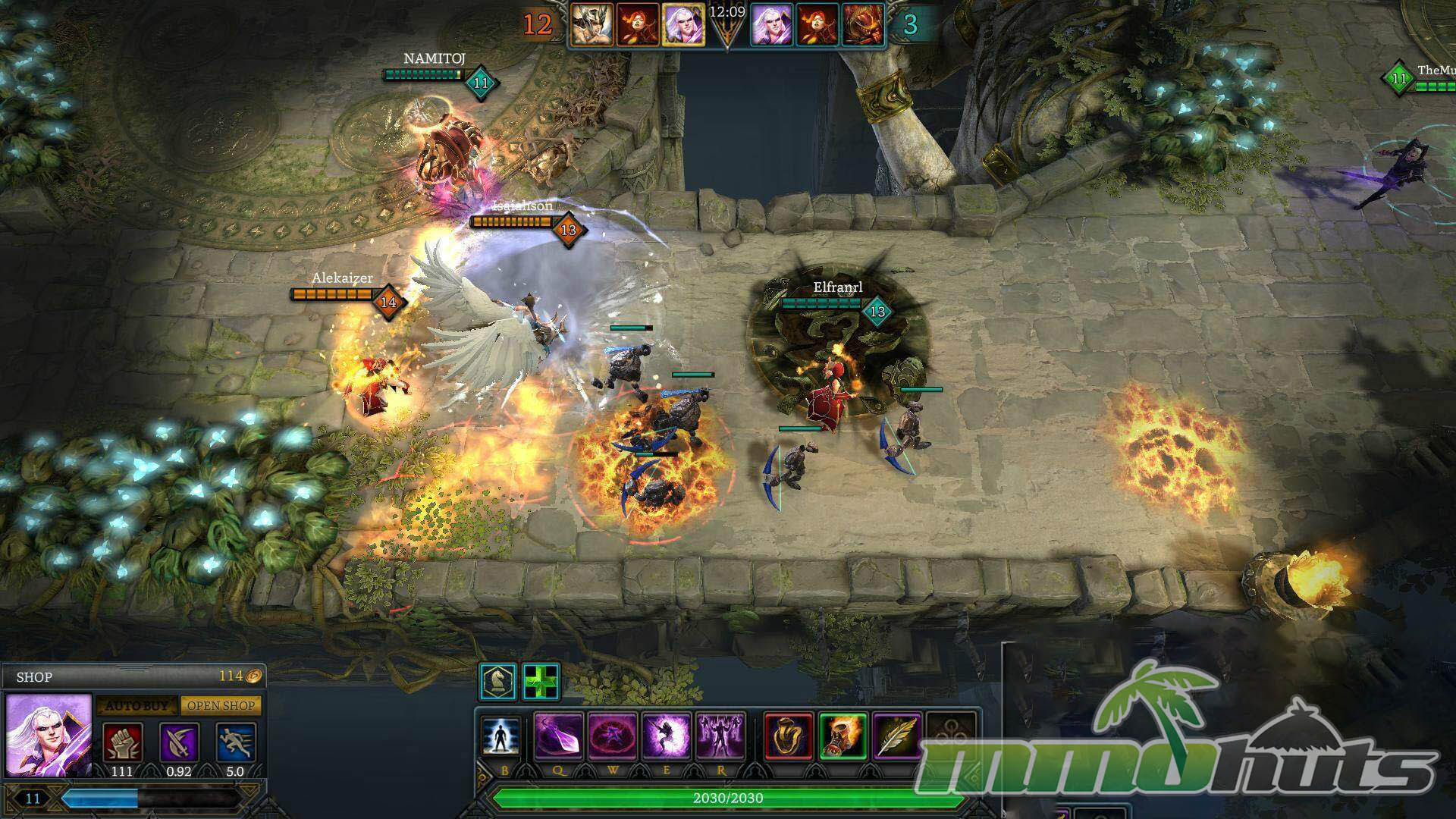Screen dimensions: 1456x819
Task: Open the shop with the gold button
Action: [221, 705]
